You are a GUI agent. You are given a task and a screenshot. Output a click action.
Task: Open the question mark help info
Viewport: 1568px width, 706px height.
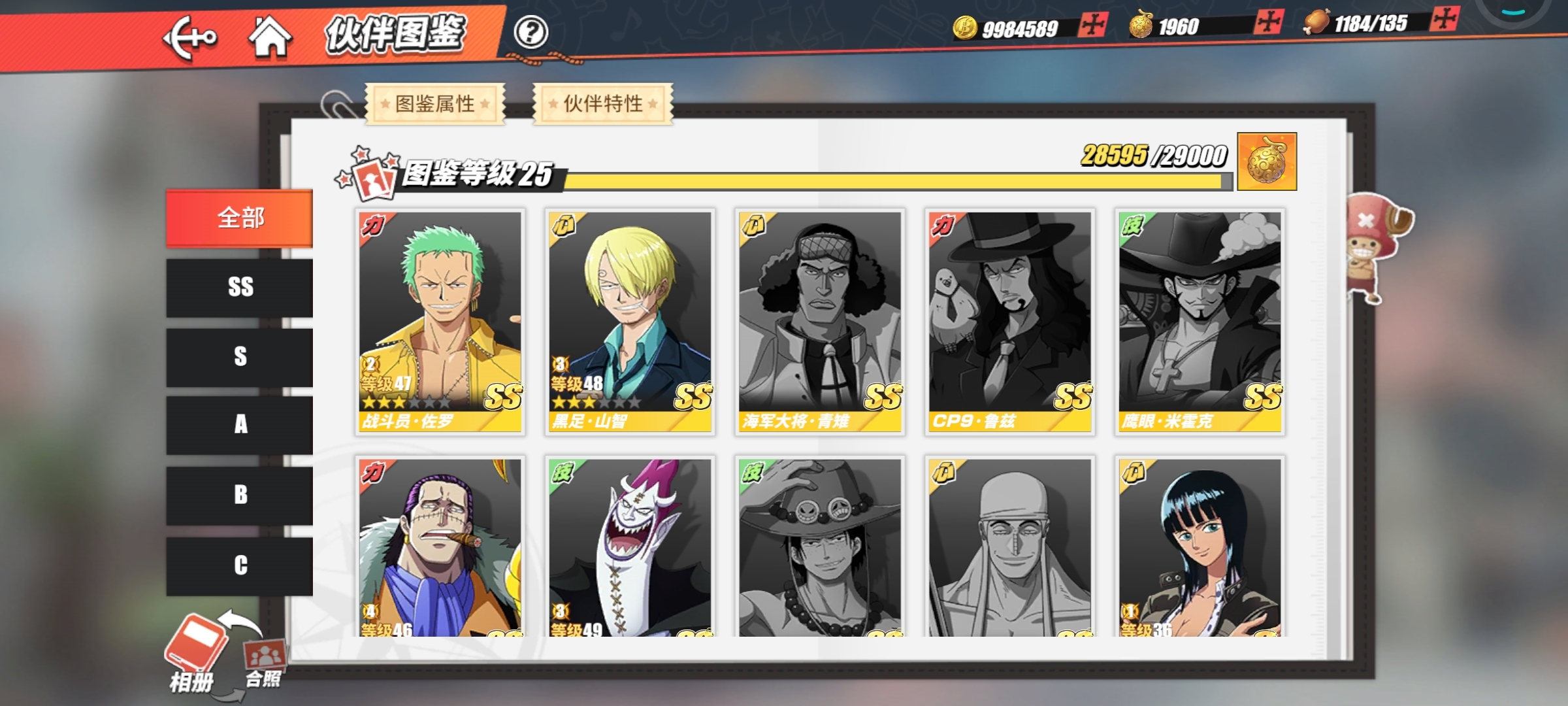pos(530,32)
